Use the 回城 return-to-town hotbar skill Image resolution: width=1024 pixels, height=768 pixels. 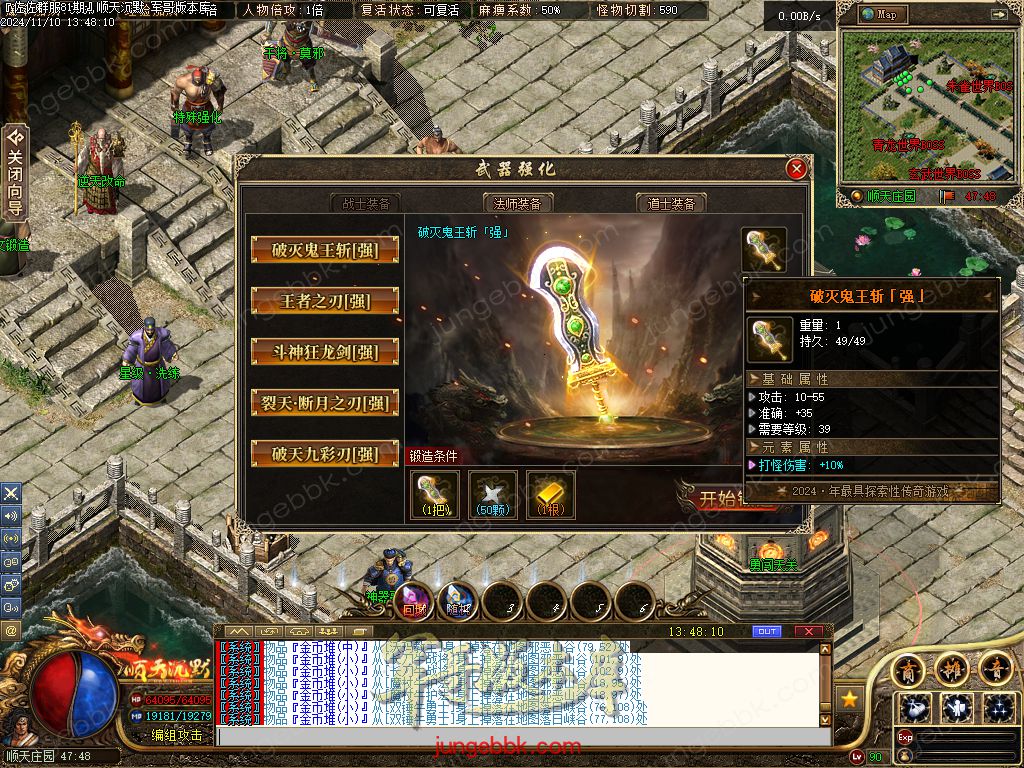pos(415,601)
